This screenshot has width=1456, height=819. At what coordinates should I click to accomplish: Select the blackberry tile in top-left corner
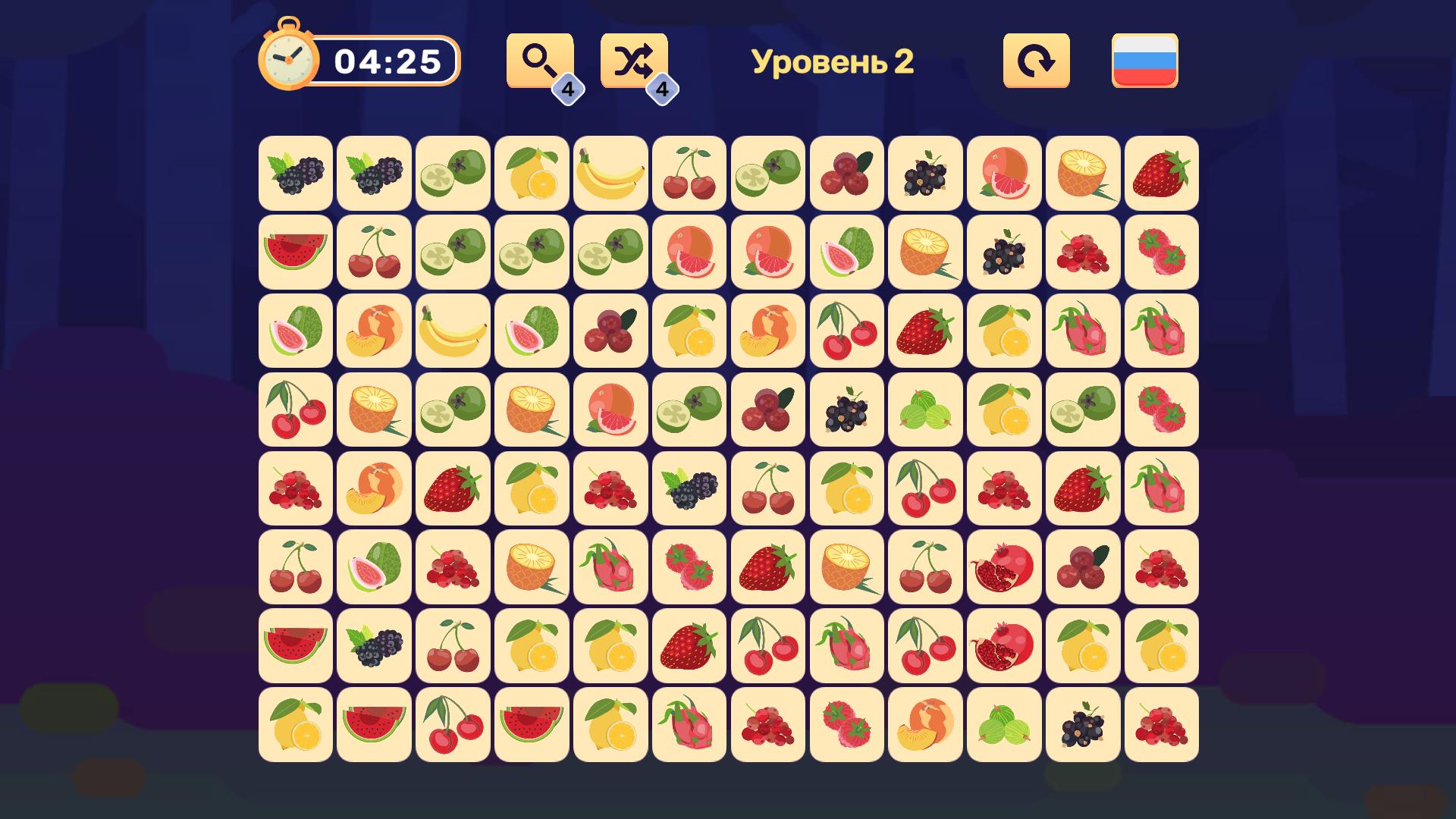coord(294,174)
